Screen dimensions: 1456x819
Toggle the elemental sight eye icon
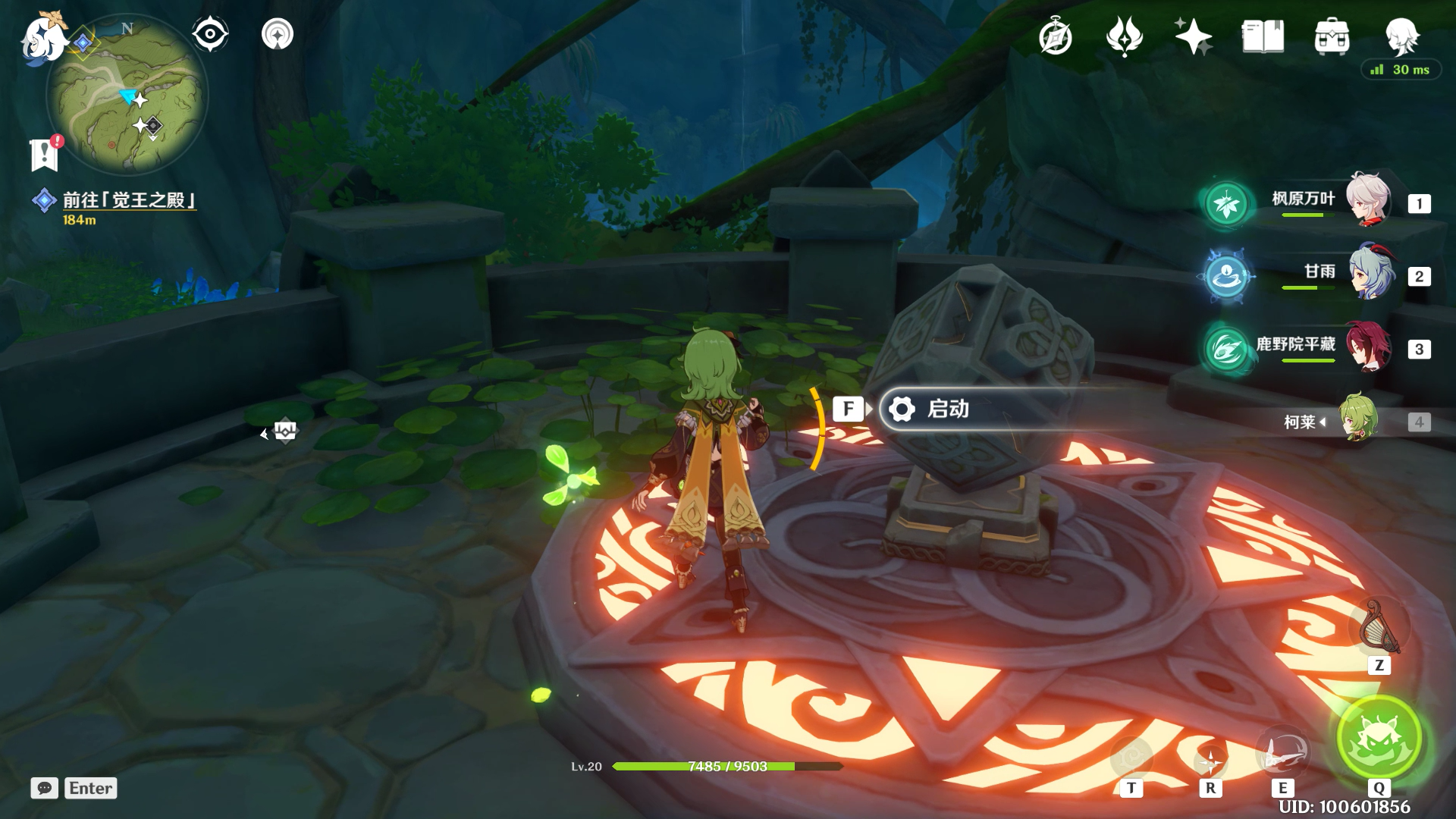click(210, 34)
